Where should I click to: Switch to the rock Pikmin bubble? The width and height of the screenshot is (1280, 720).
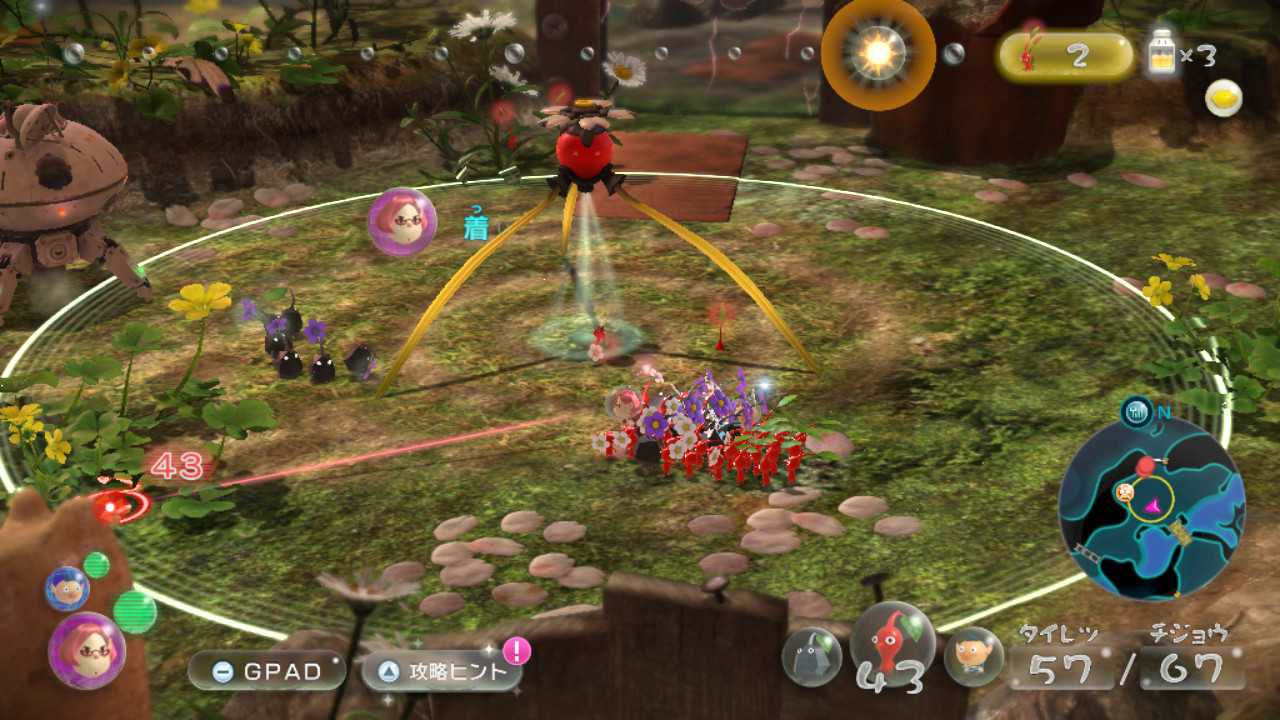coord(811,657)
